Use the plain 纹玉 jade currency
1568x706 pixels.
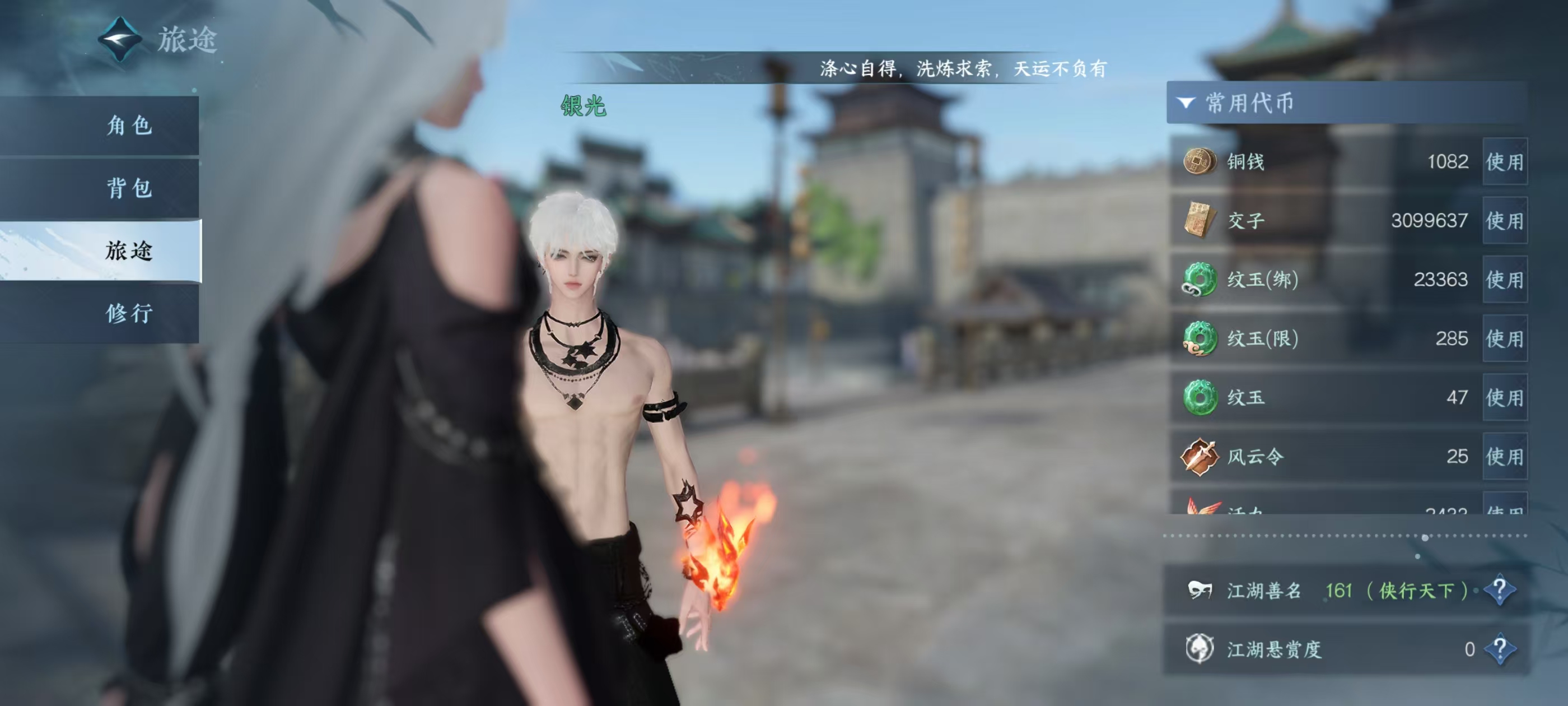[1504, 398]
